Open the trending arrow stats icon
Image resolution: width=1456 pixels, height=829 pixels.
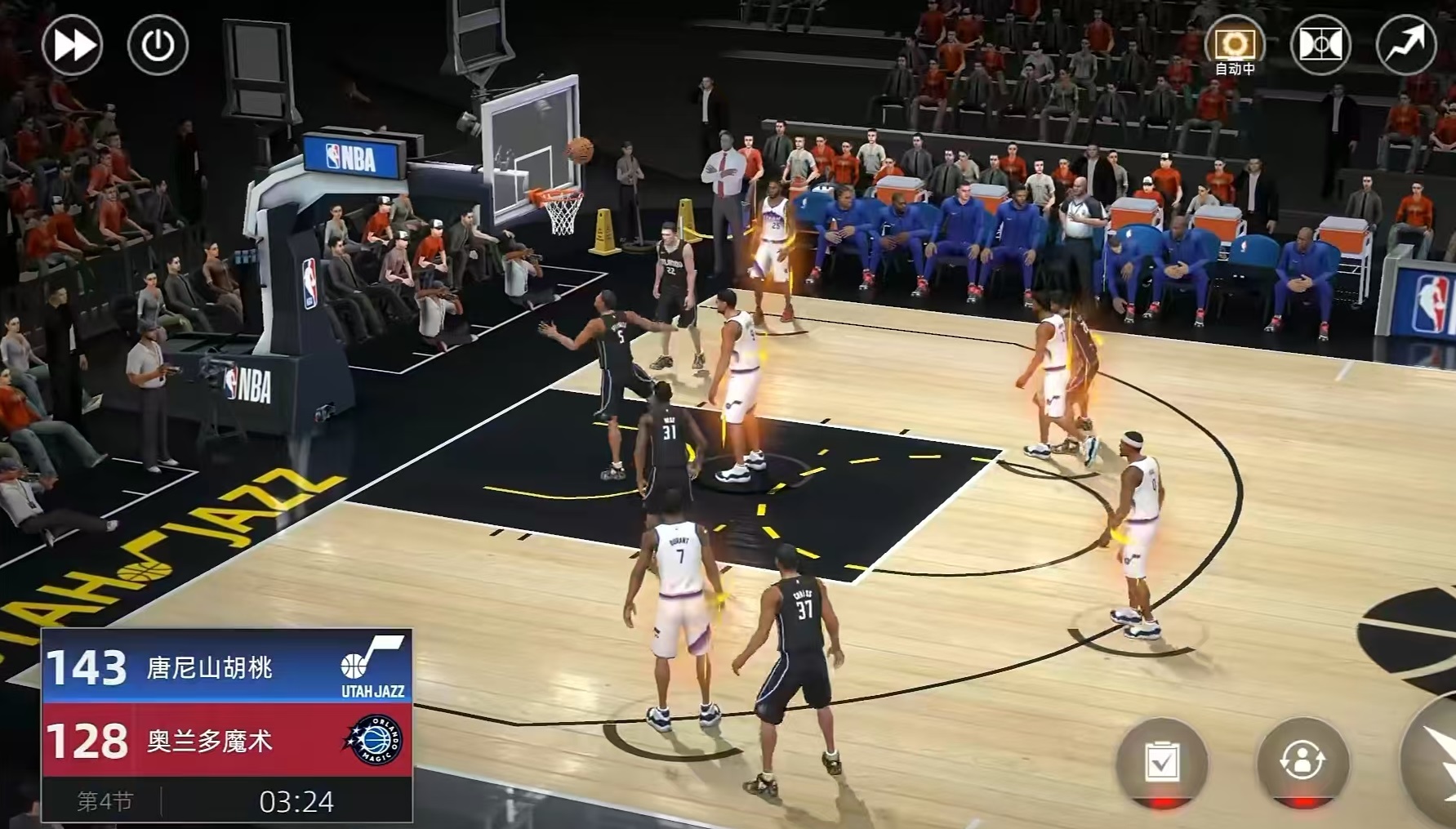pos(1405,44)
